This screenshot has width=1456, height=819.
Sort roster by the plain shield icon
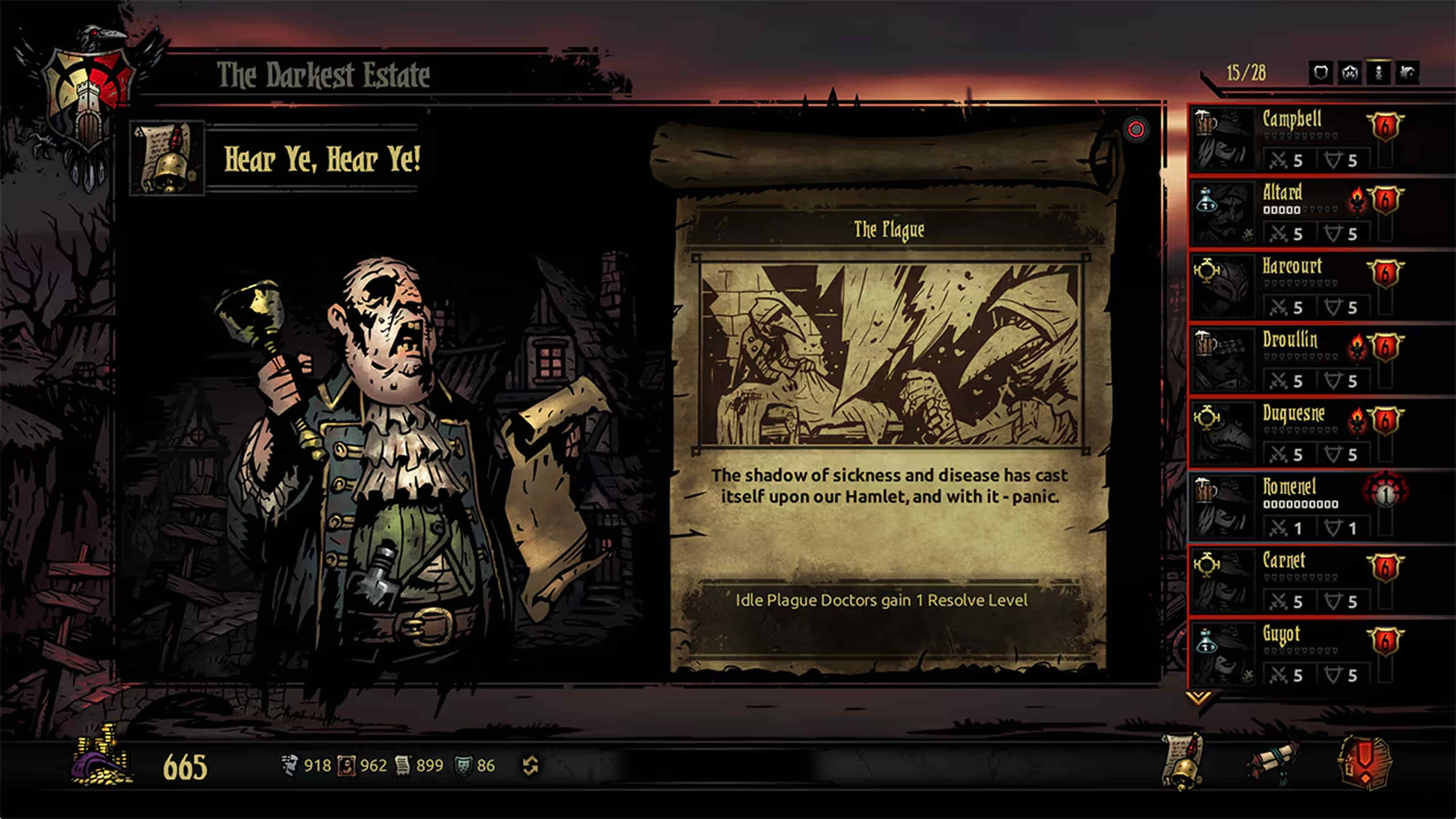(1321, 73)
